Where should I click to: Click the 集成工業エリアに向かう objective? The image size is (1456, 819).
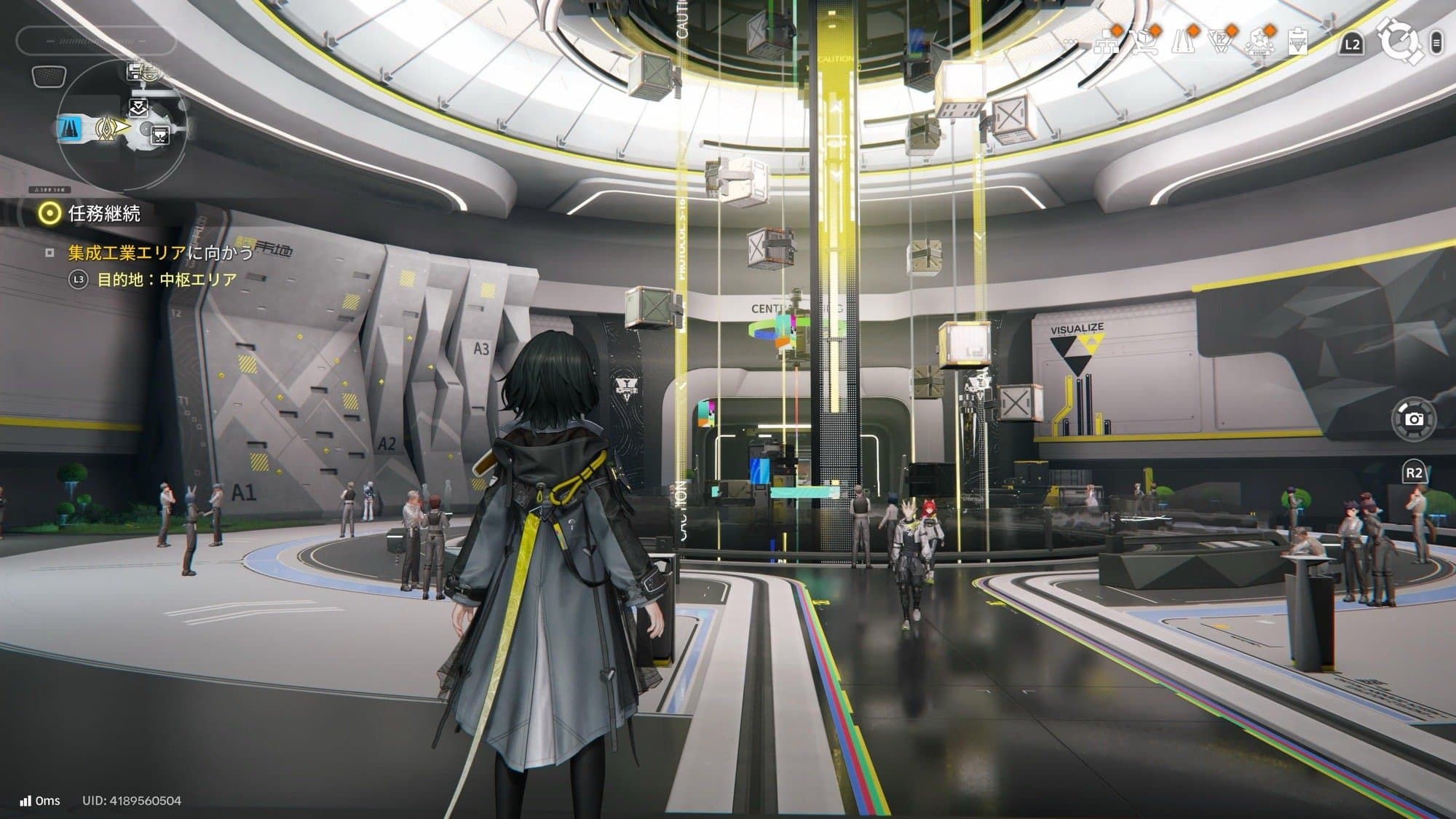click(x=160, y=253)
